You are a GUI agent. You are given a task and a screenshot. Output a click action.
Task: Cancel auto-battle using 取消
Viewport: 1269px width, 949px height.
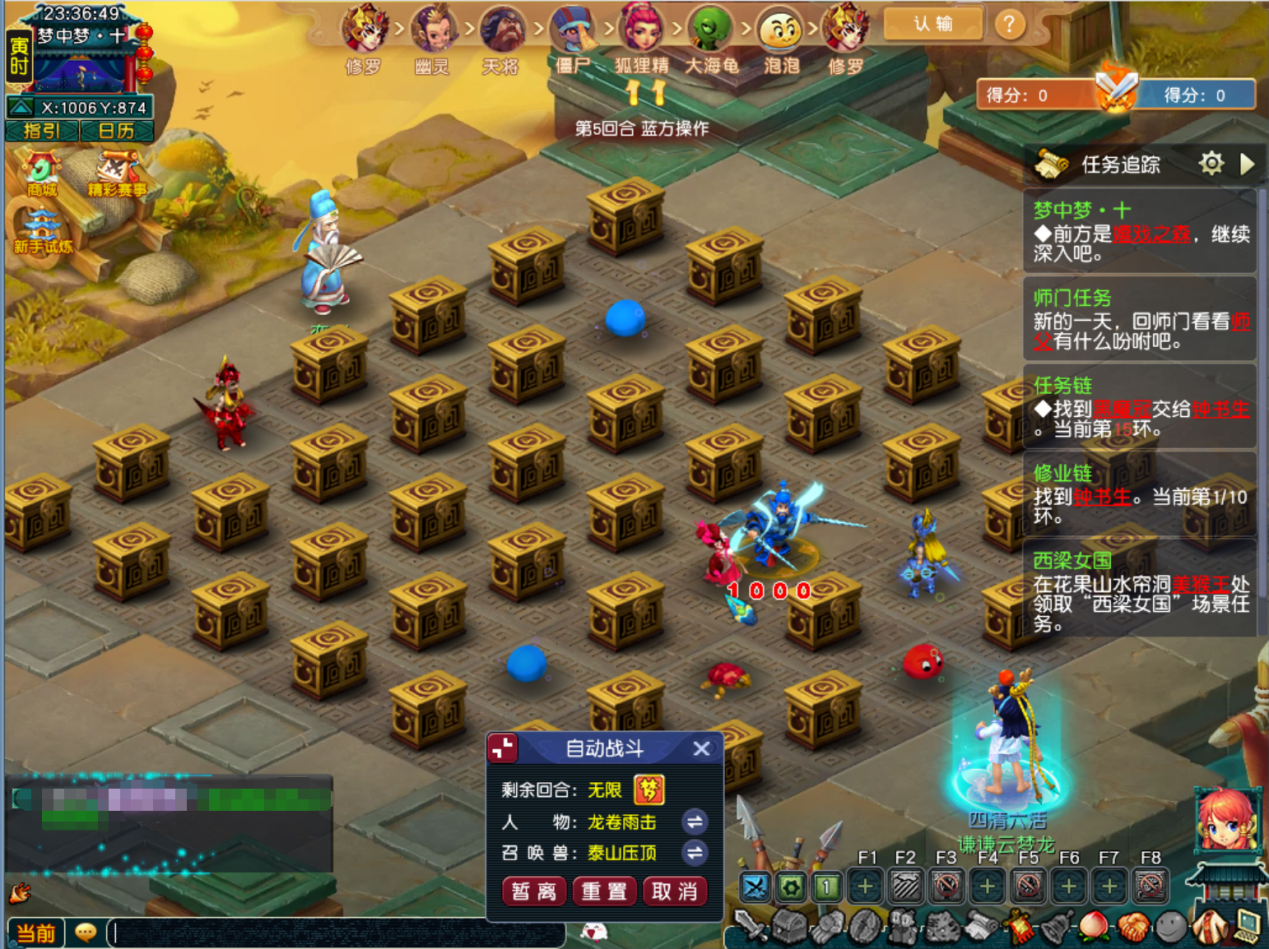point(675,891)
